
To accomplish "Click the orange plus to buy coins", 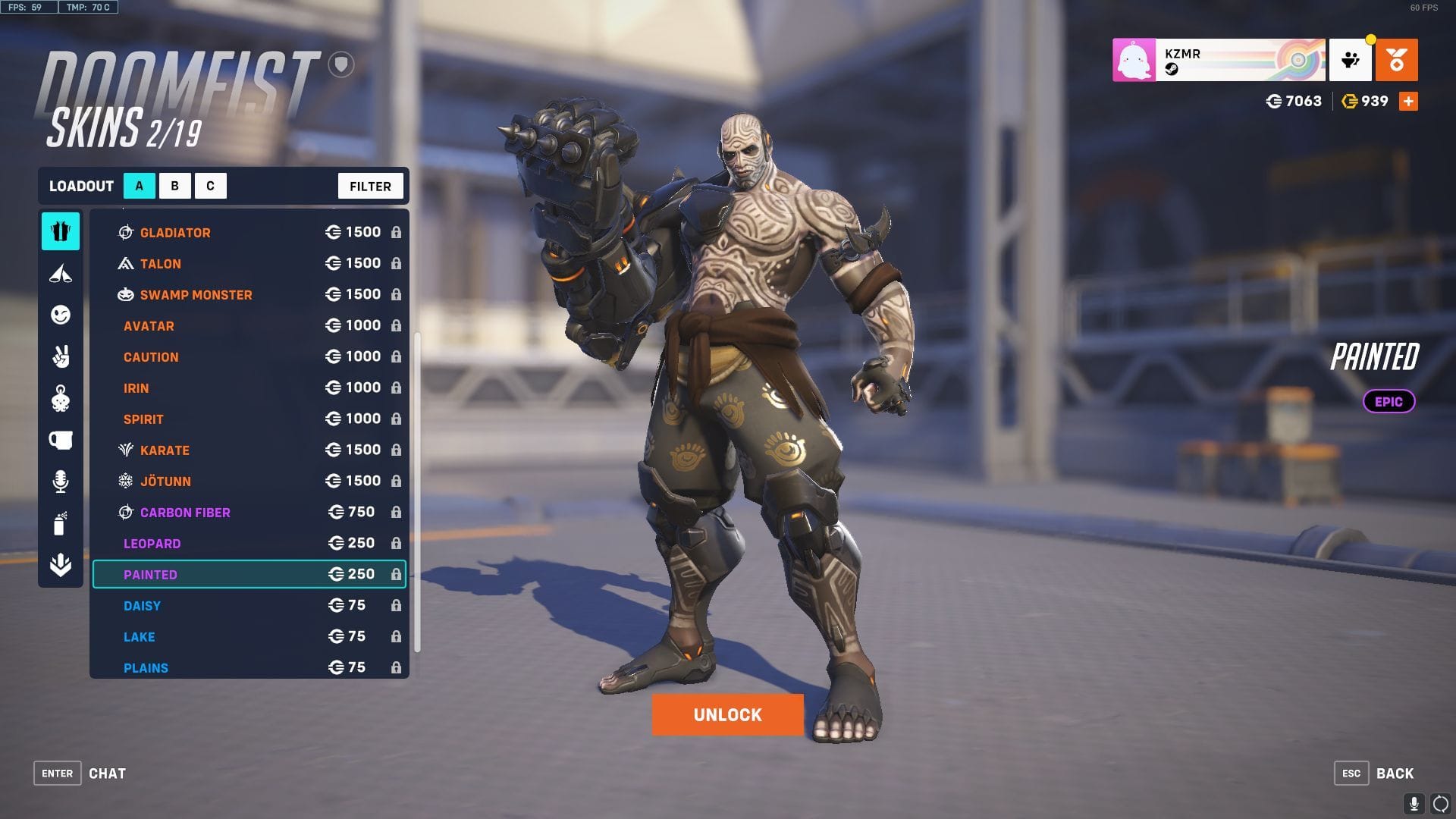I will tap(1409, 100).
